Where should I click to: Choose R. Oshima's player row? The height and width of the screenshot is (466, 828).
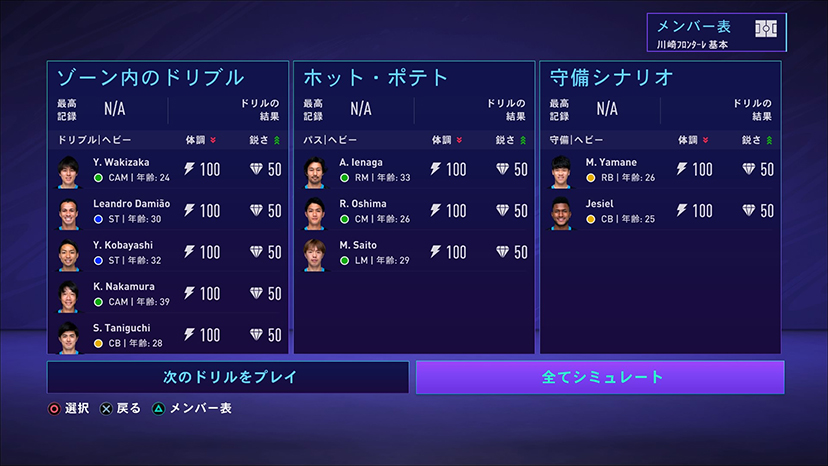pos(413,211)
